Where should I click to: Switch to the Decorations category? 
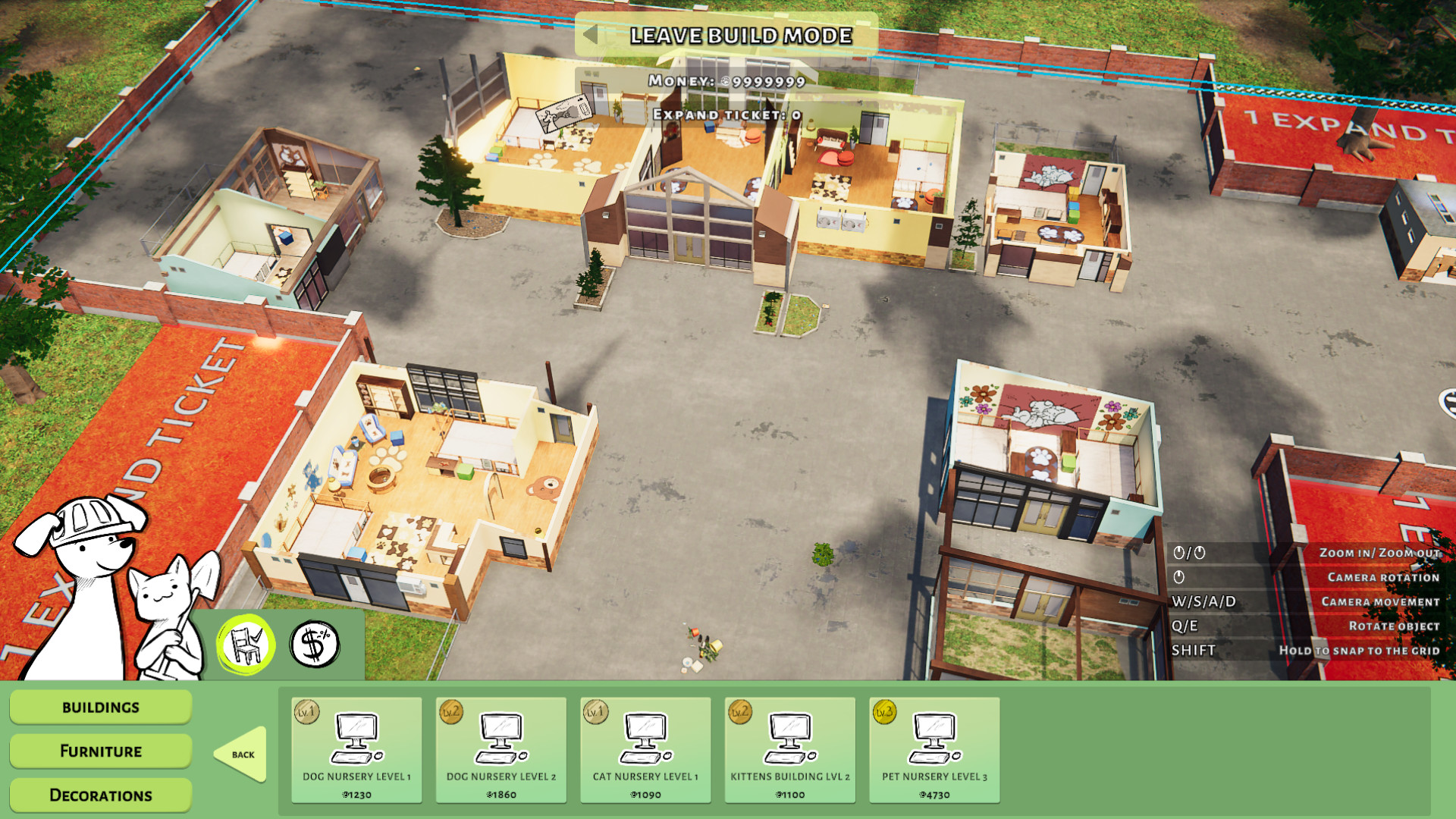(x=99, y=795)
